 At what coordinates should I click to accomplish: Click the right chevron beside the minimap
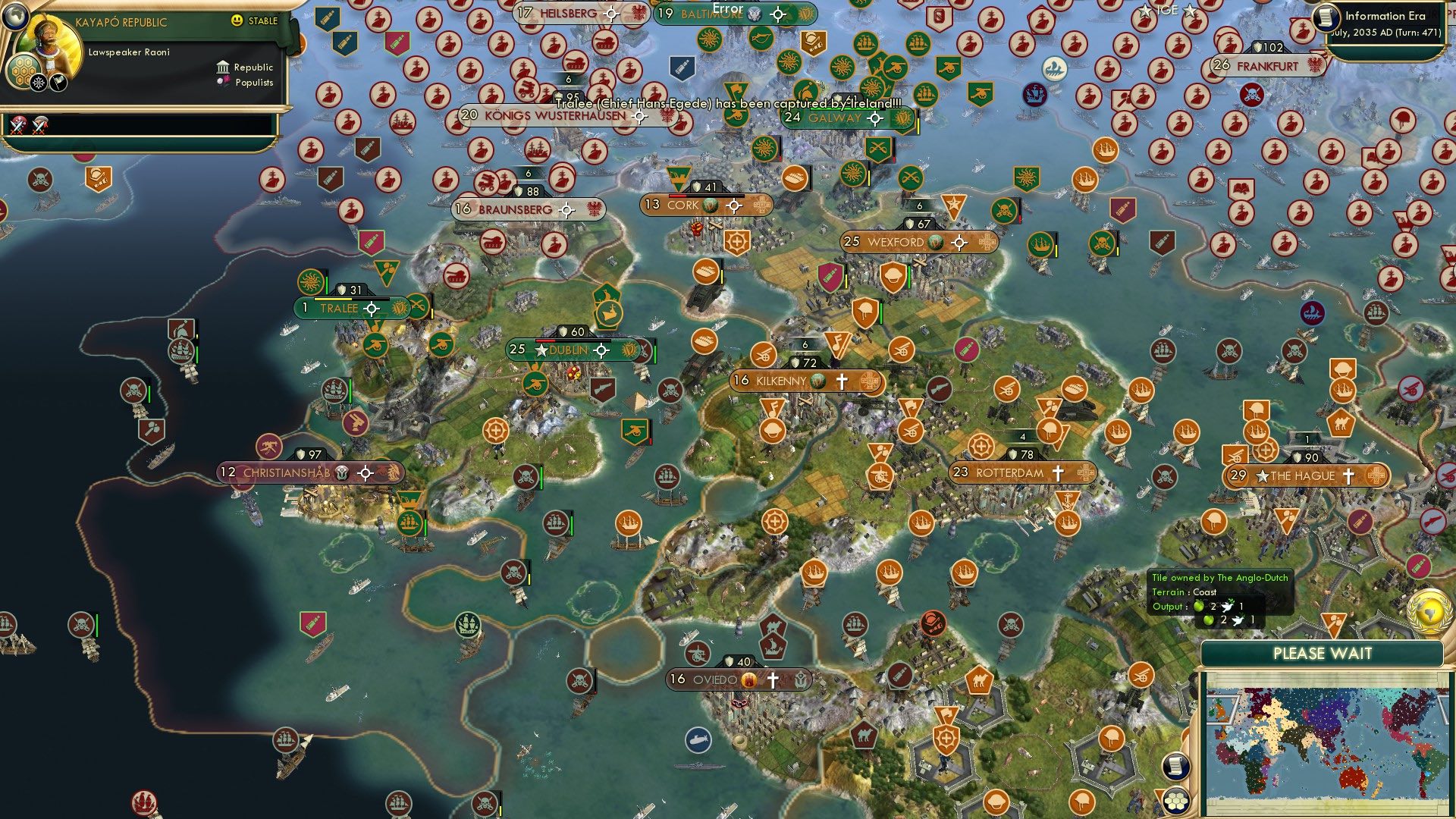point(1444,708)
